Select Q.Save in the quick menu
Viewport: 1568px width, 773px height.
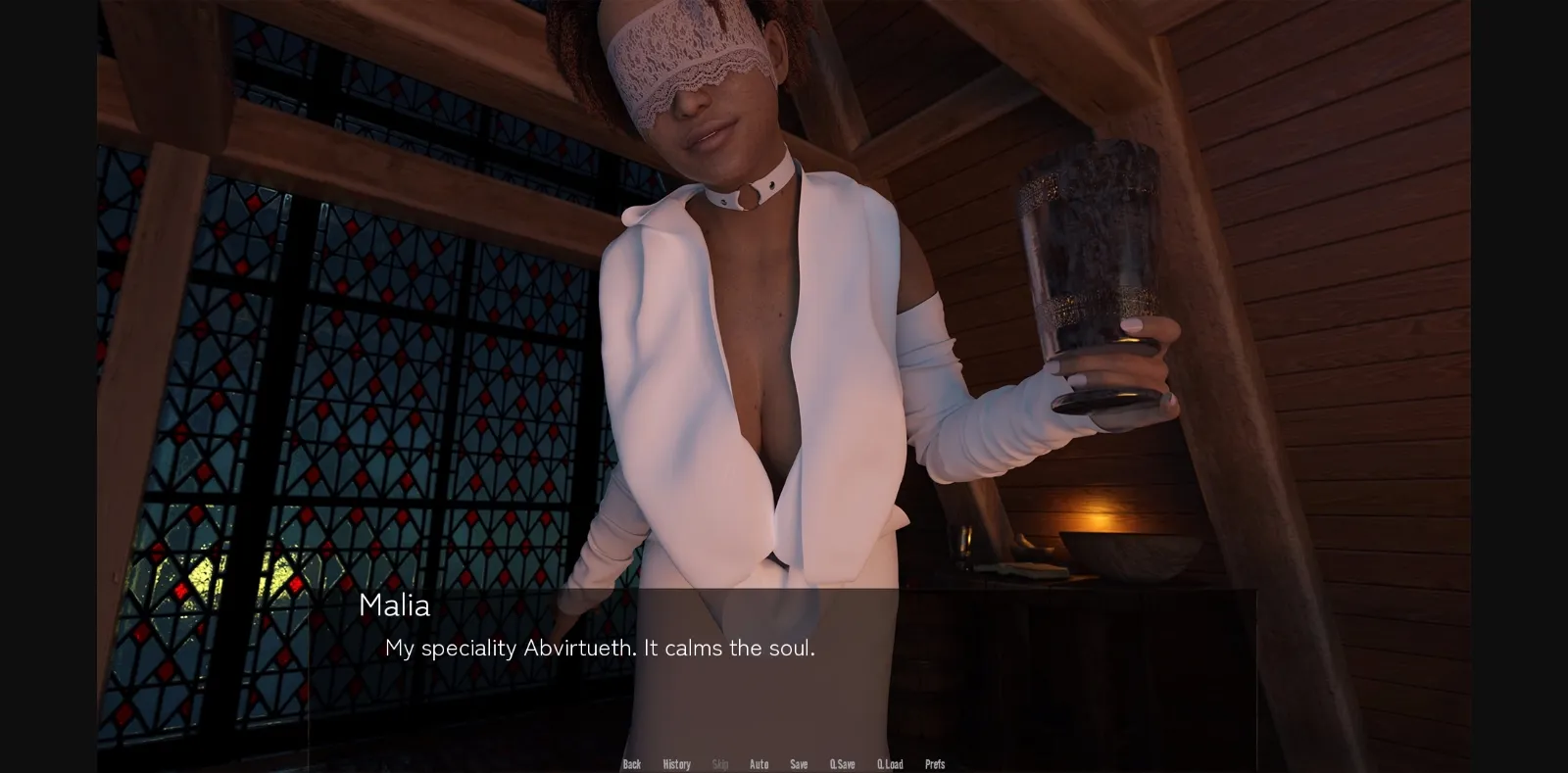(843, 763)
